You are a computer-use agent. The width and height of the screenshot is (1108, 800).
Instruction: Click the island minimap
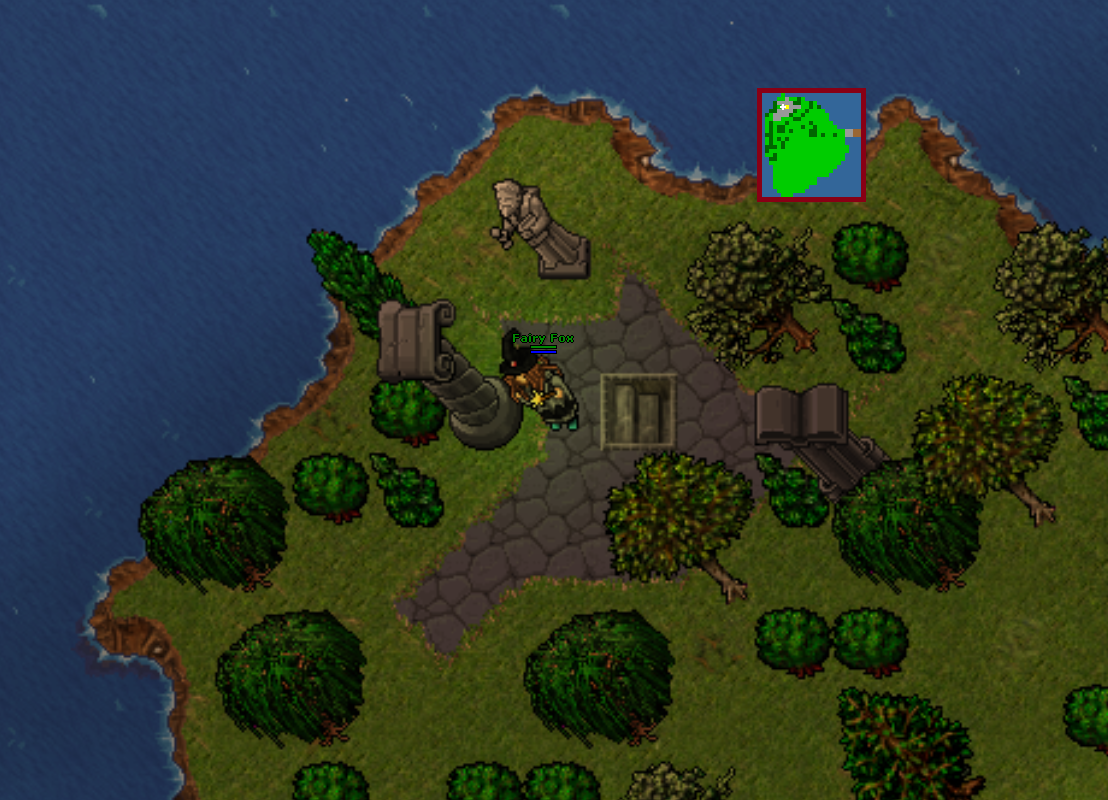coord(811,144)
